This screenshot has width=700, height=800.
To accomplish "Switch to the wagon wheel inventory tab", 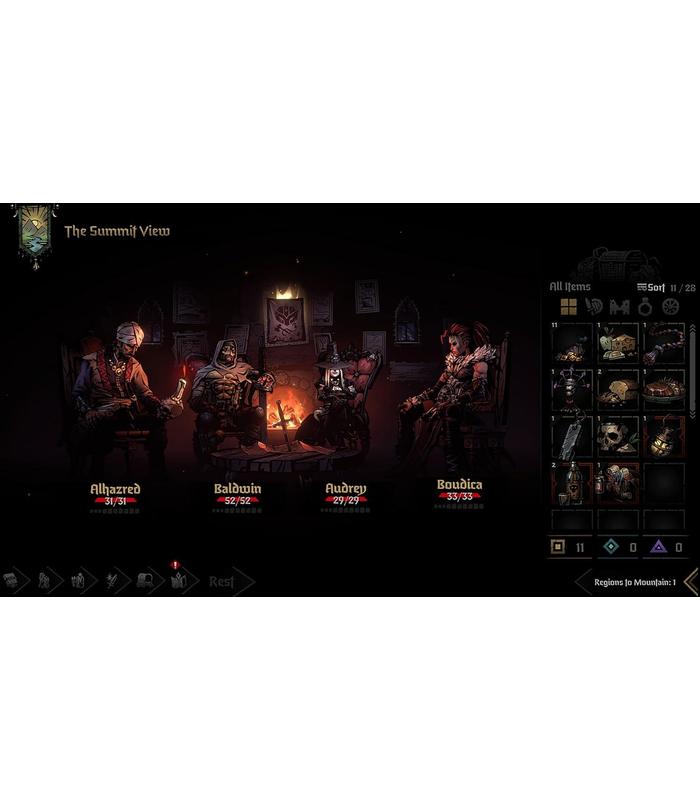I will (670, 307).
